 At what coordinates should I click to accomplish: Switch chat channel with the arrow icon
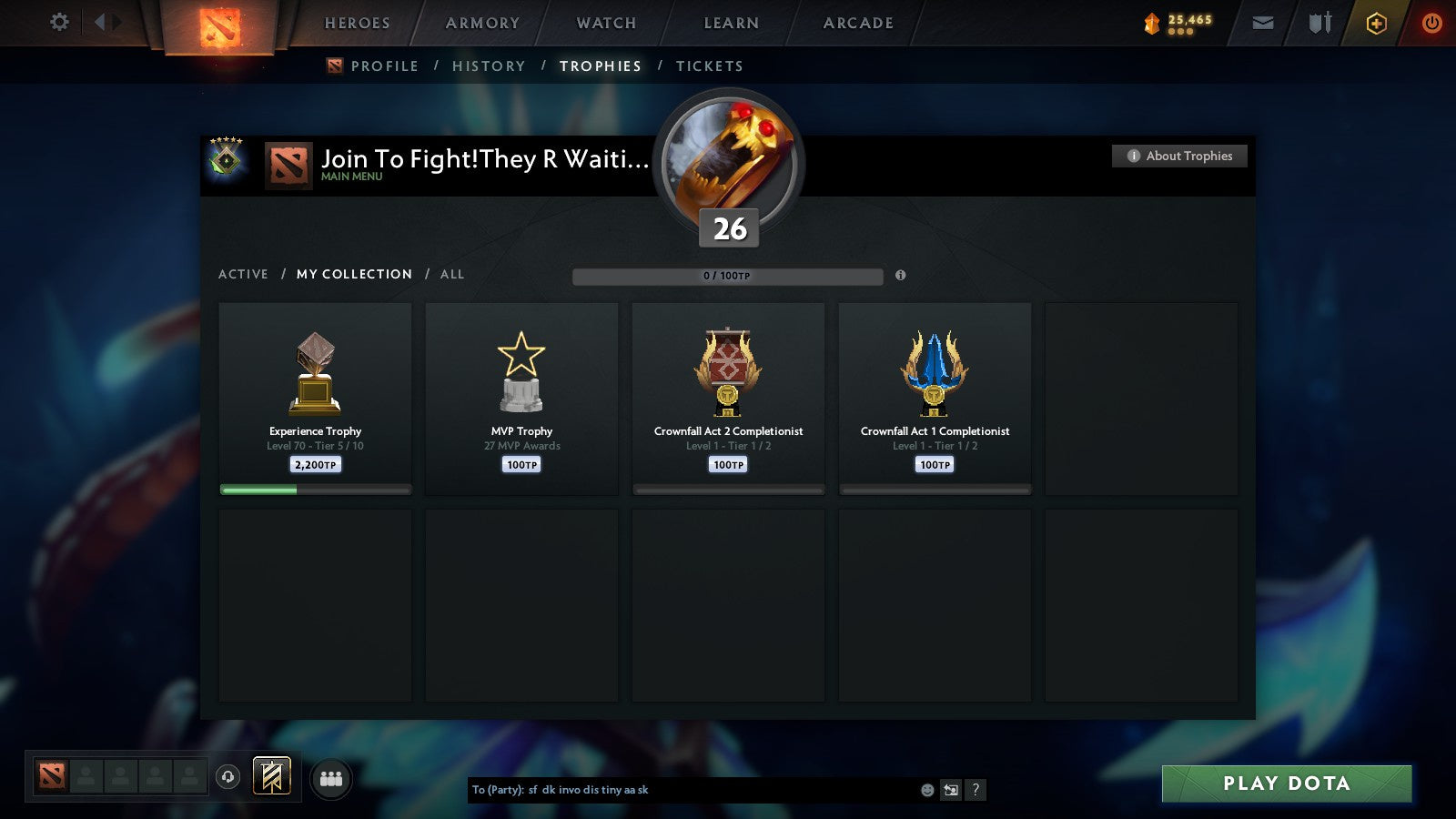[x=952, y=790]
